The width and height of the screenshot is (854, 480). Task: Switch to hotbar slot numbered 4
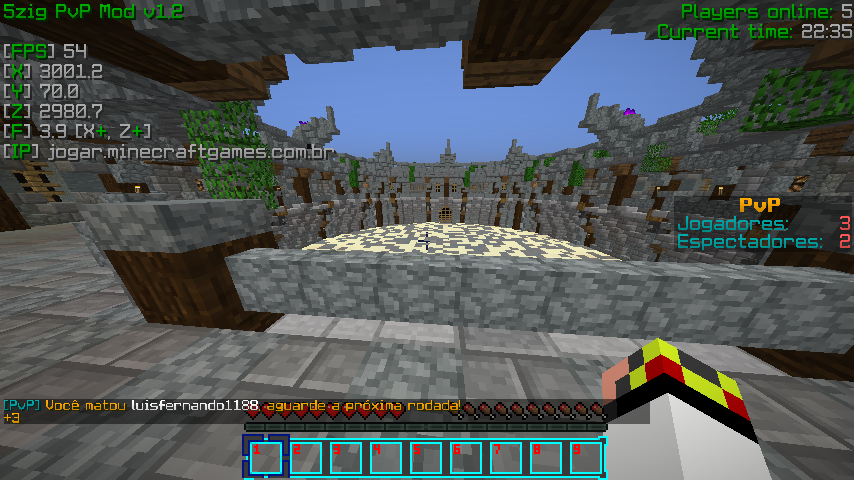(386, 457)
